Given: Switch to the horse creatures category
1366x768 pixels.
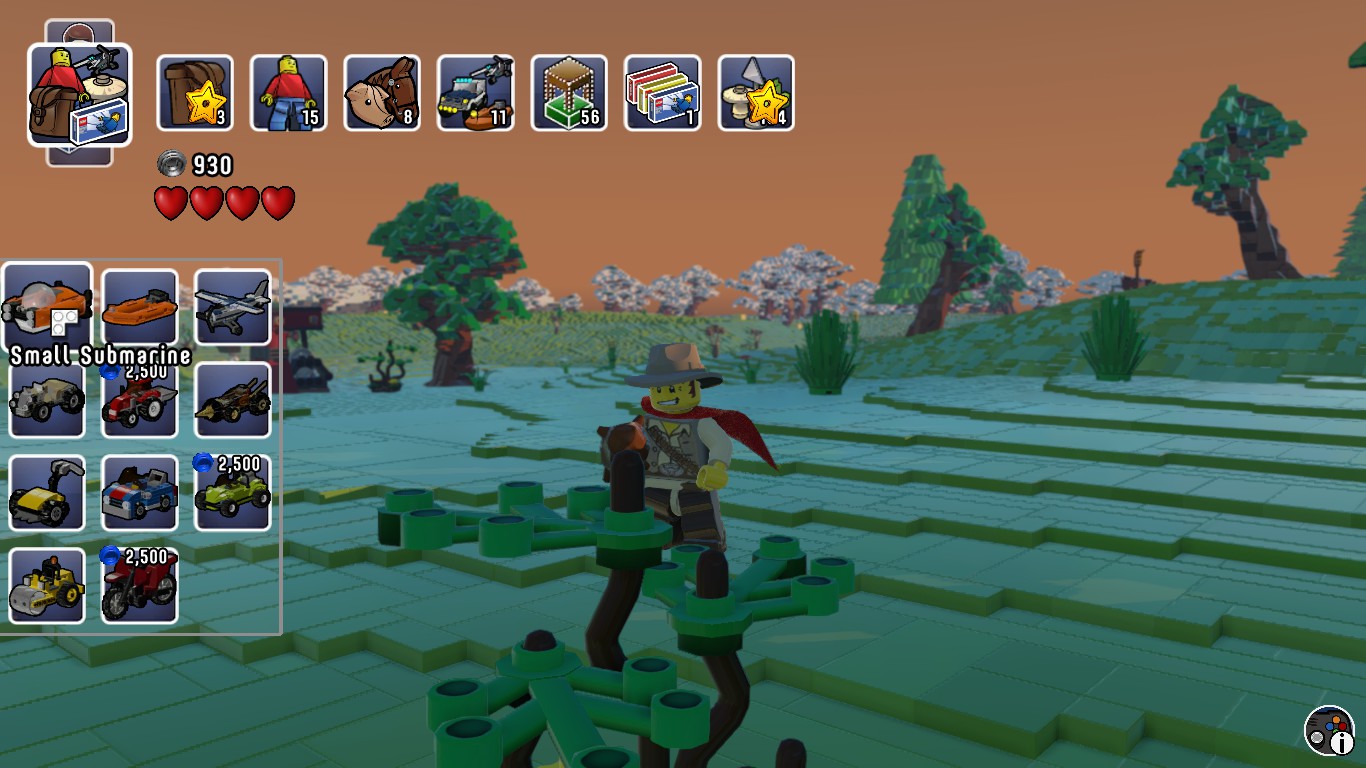Looking at the screenshot, I should pyautogui.click(x=382, y=93).
